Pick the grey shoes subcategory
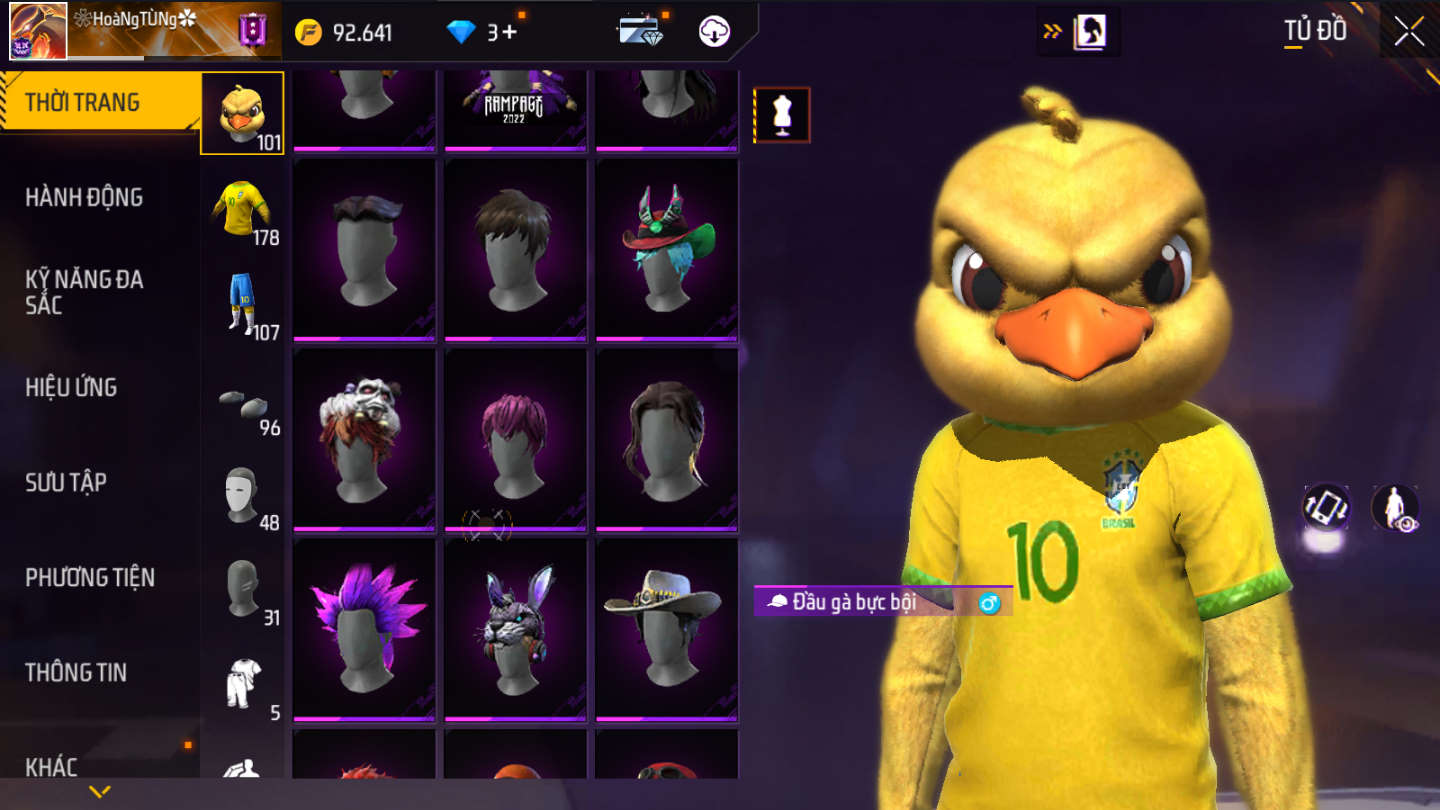Image resolution: width=1440 pixels, height=810 pixels. [242, 400]
